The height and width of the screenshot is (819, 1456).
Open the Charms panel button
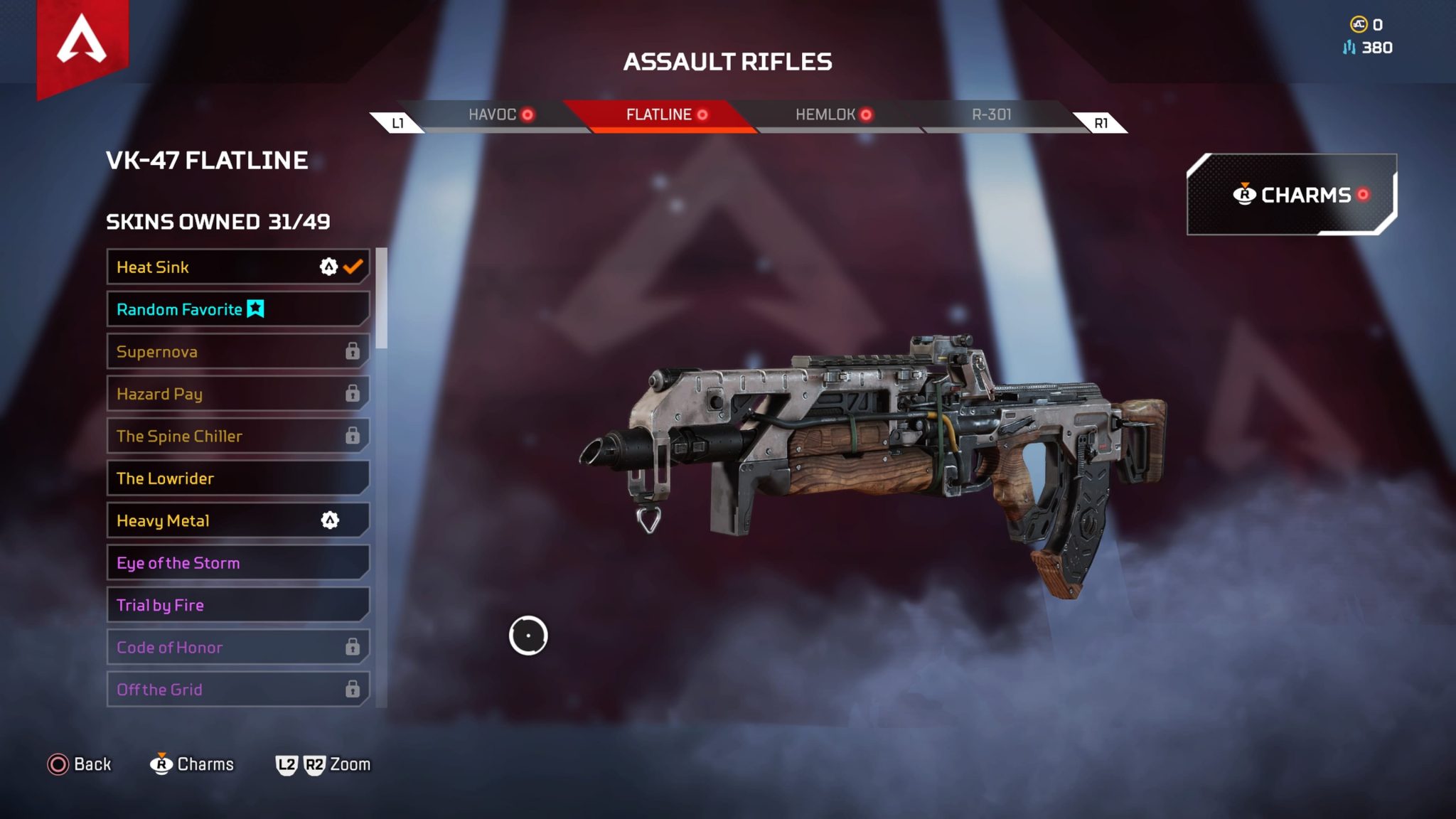coord(1291,195)
